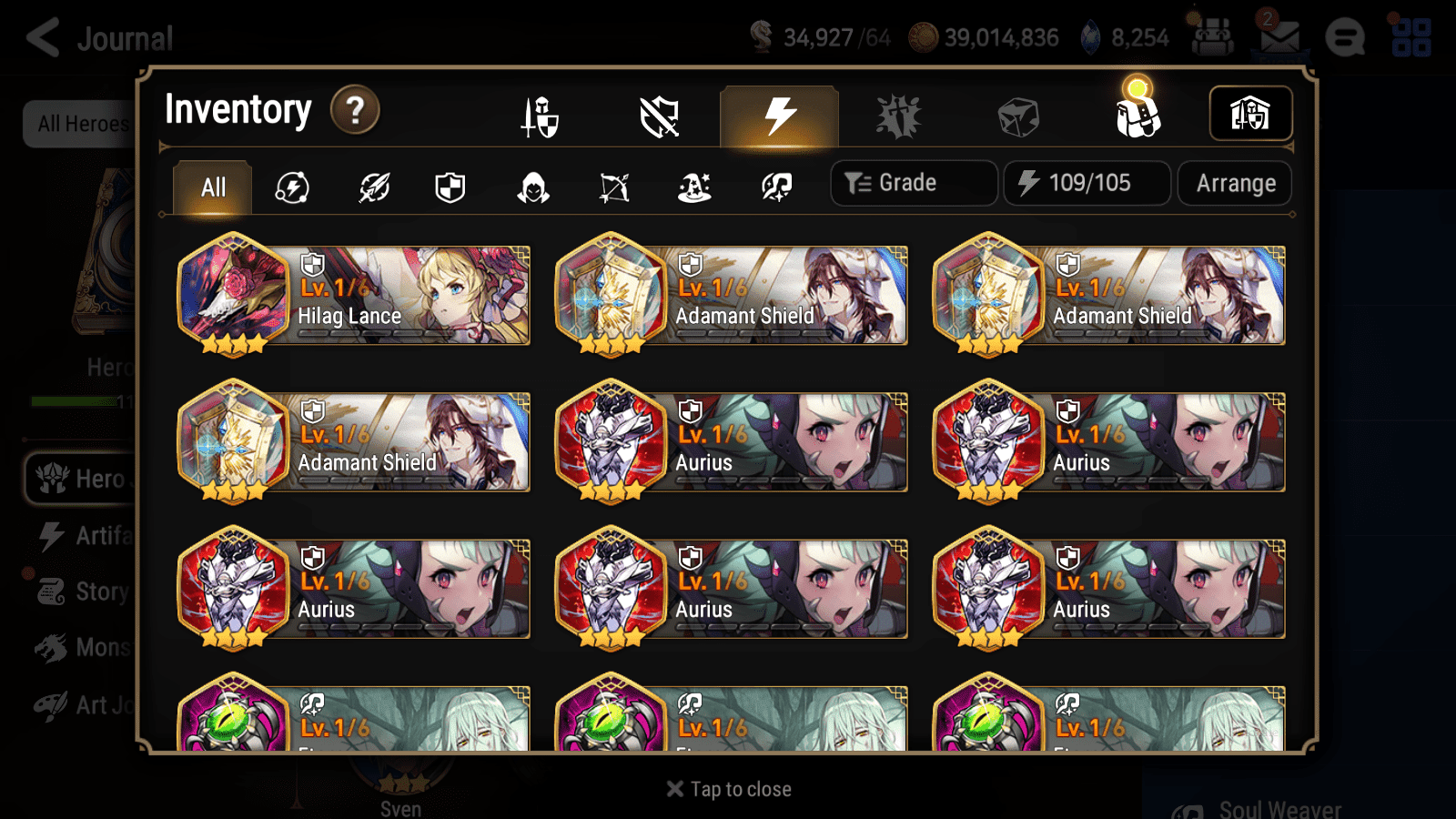Open the Inventory help question mark
Viewport: 1456px width, 819px height.
354,109
